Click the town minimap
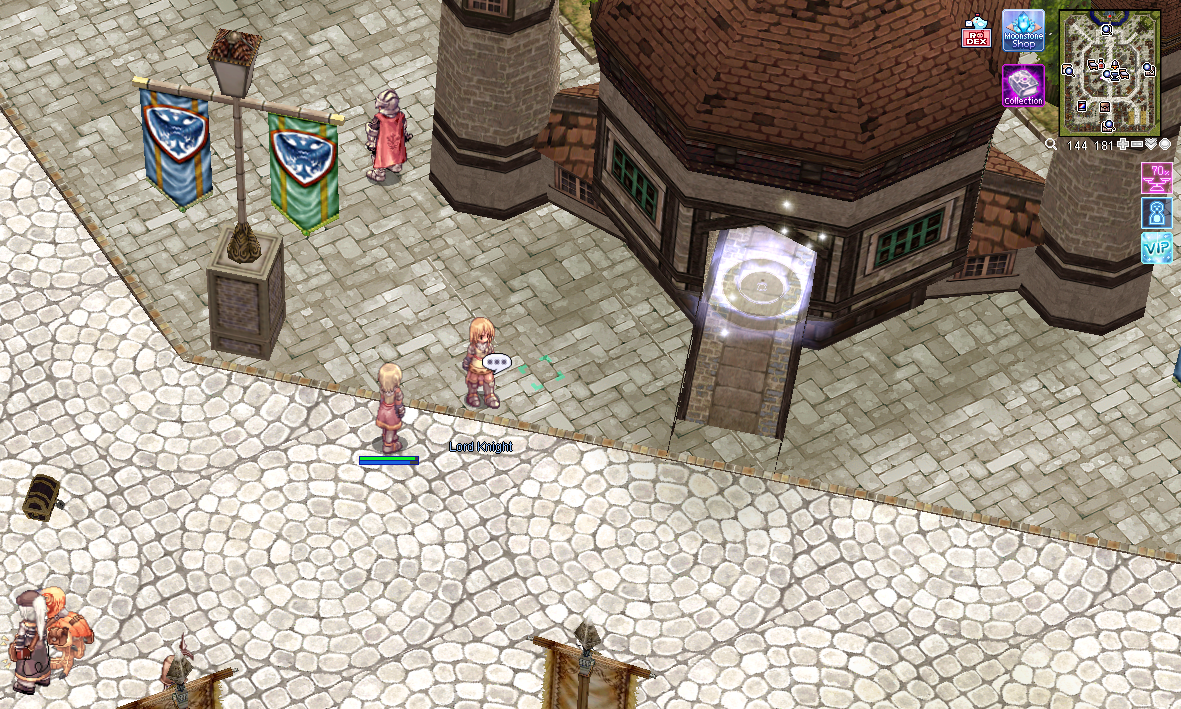 (x=1109, y=72)
